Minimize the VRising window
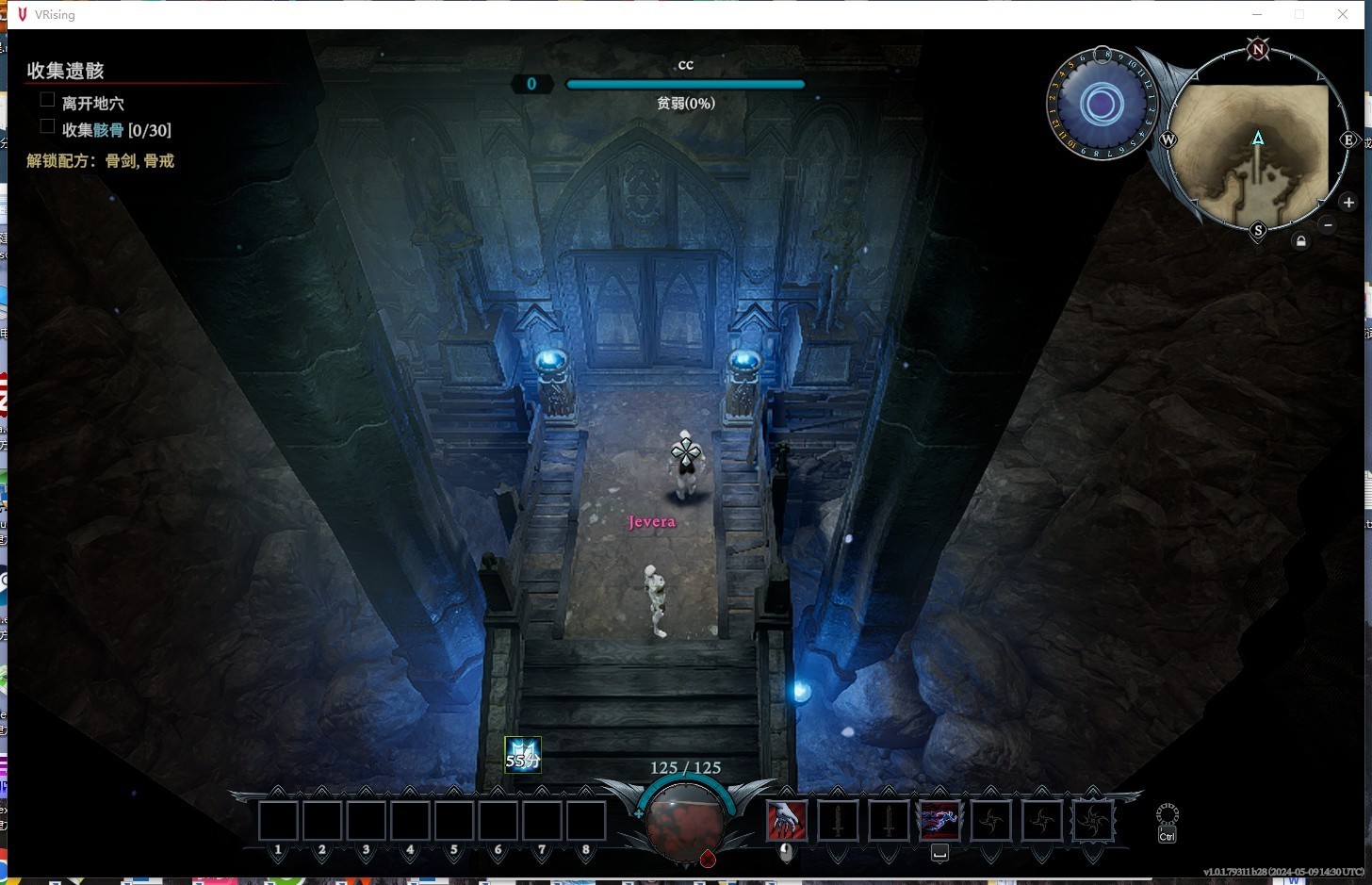Screen dimensions: 1372x885 (1256, 14)
